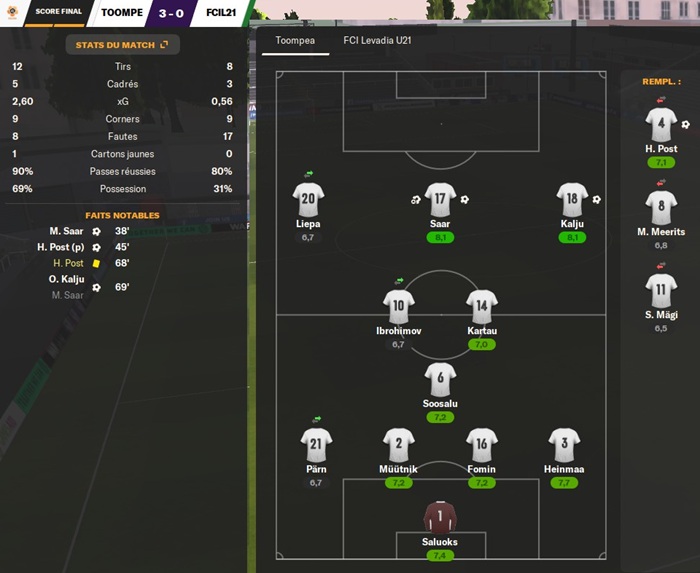Choose defensive midfielder Soosalu
The image size is (700, 573).
tap(440, 379)
